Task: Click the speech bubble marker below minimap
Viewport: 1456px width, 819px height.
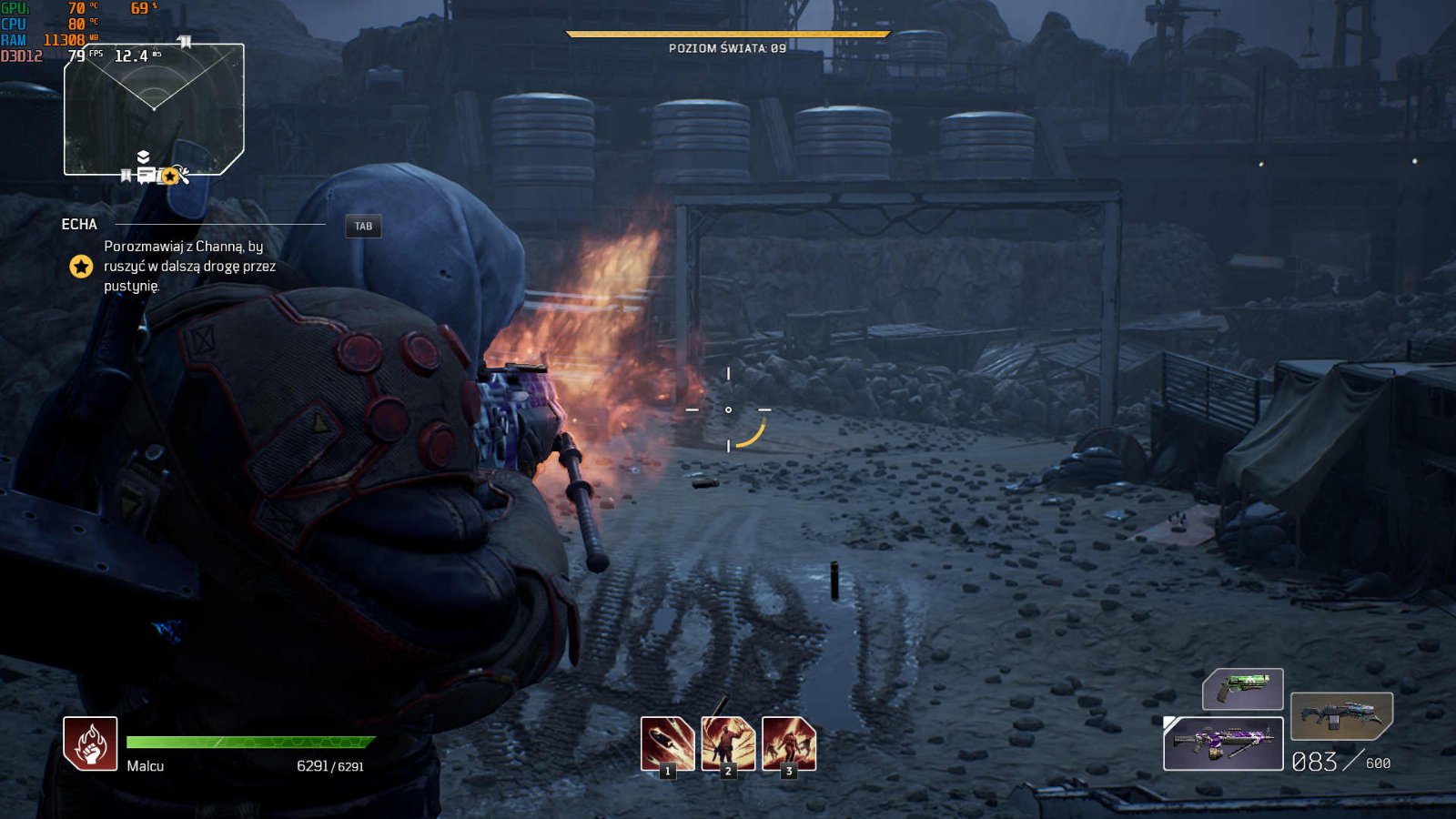Action: (146, 175)
